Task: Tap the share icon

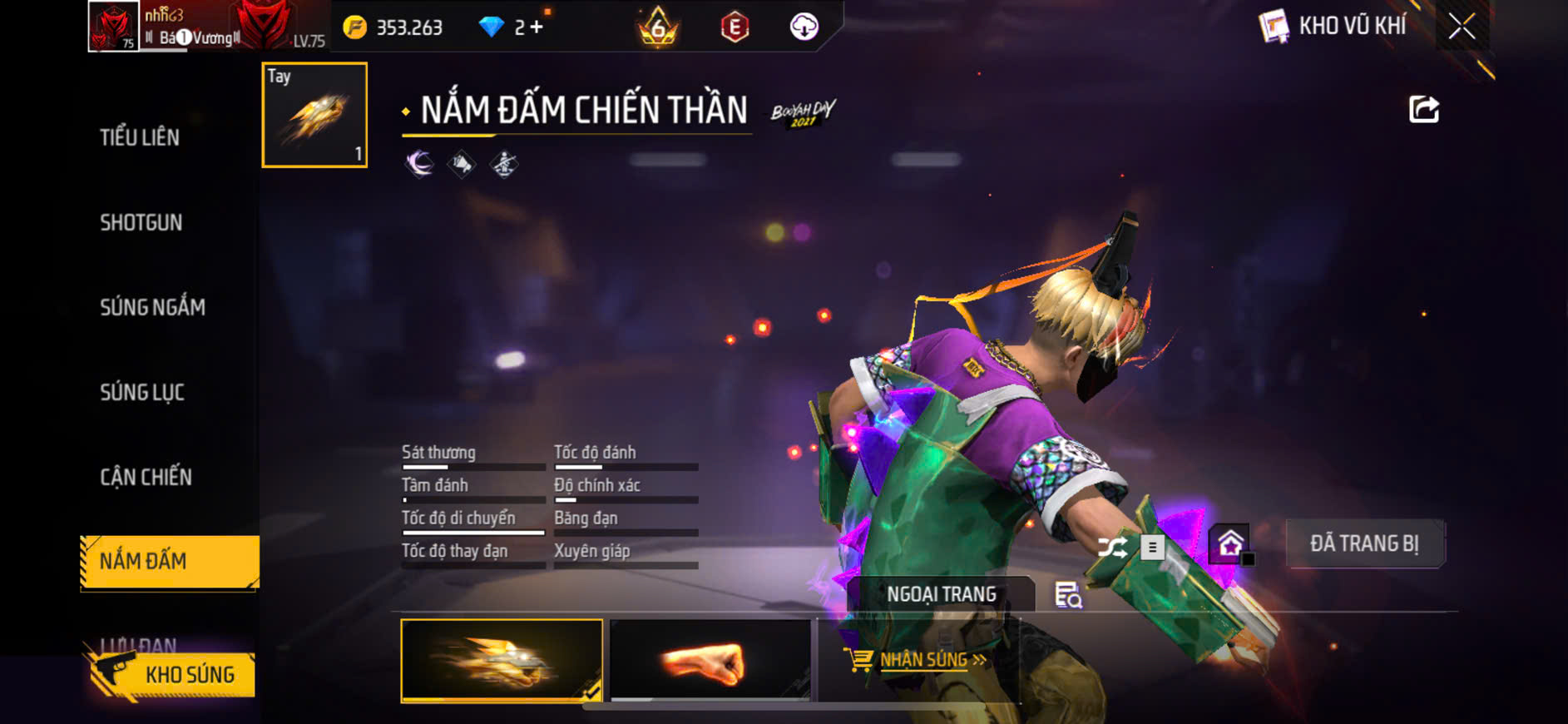Action: coord(1423,109)
